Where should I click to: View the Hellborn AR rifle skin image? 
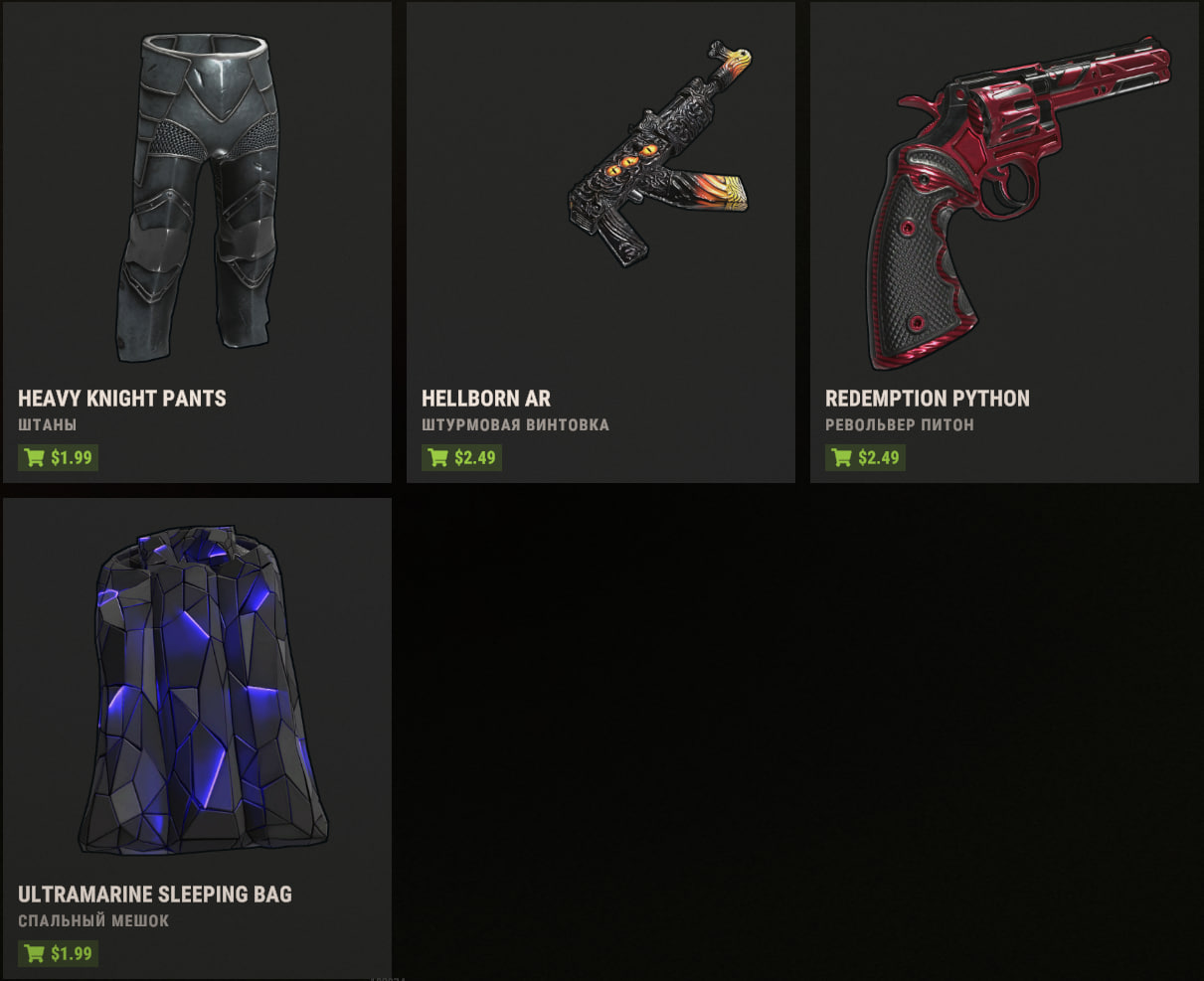(x=659, y=154)
